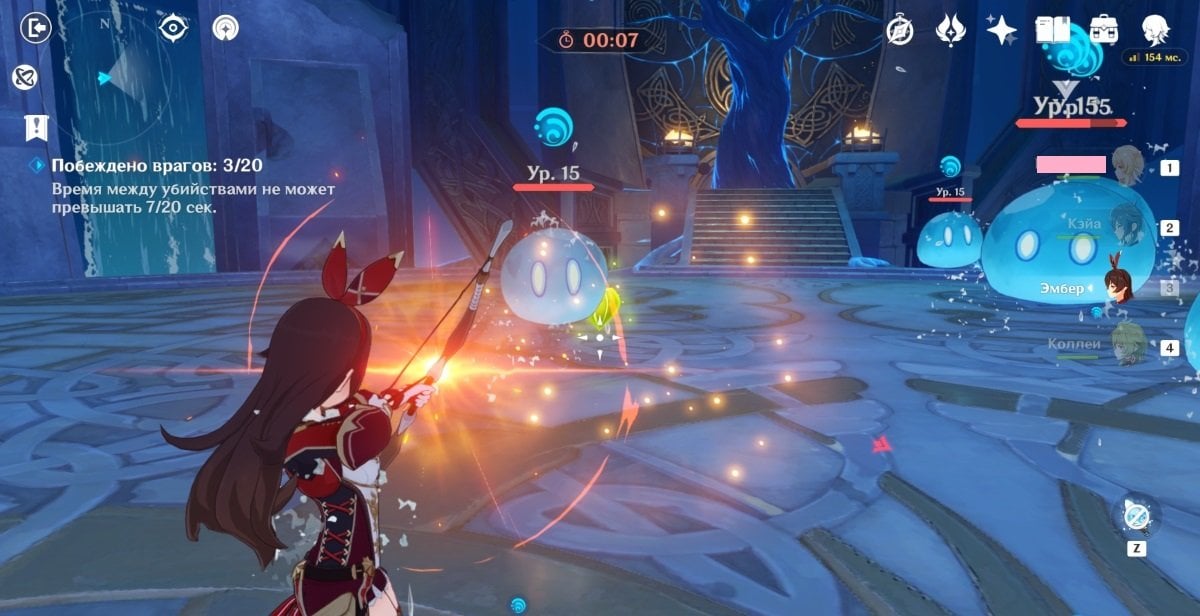The height and width of the screenshot is (616, 1200).
Task: Switch to the first party member slot
Action: point(1126,166)
